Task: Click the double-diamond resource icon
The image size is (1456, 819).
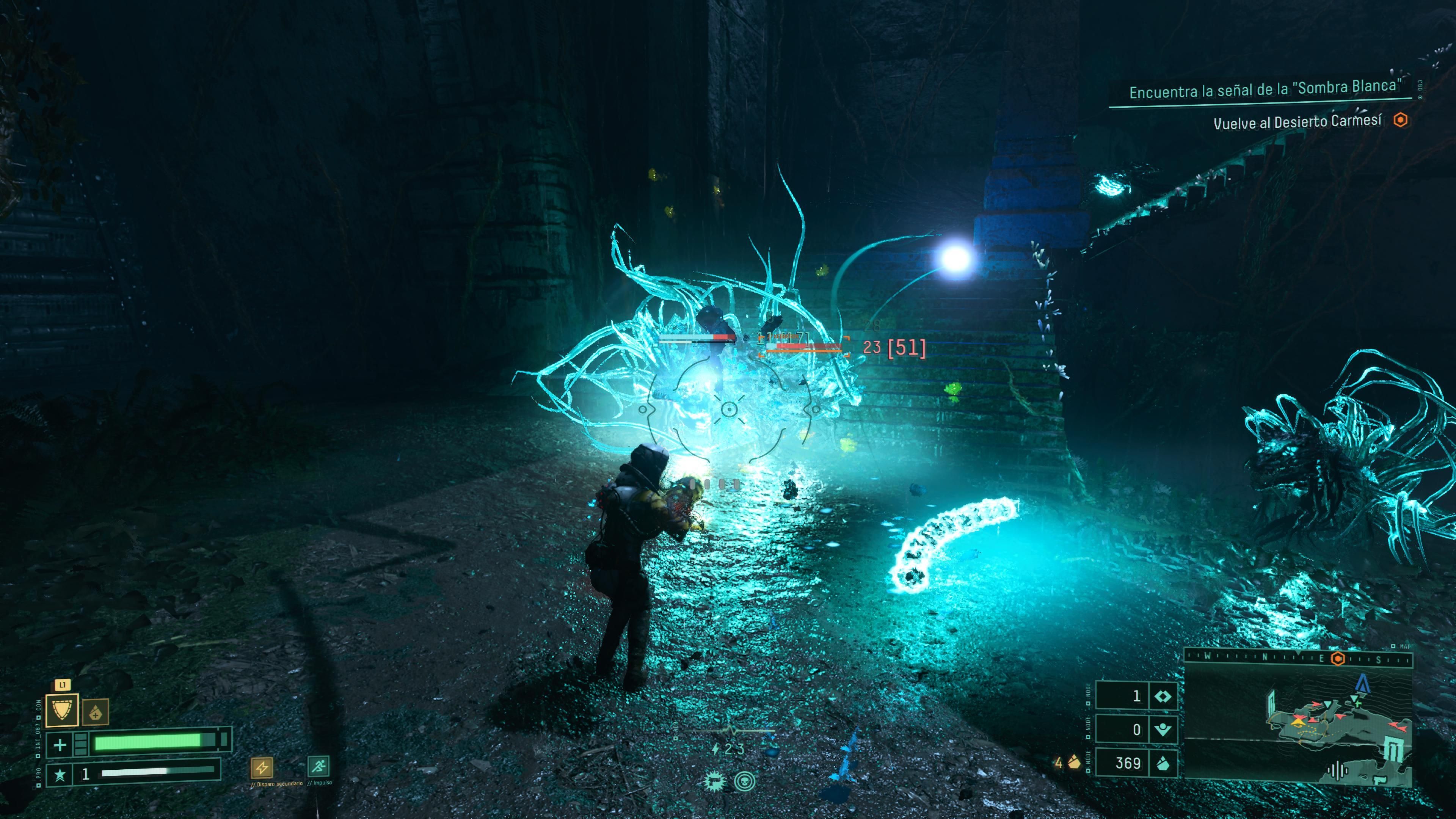Action: [1162, 697]
